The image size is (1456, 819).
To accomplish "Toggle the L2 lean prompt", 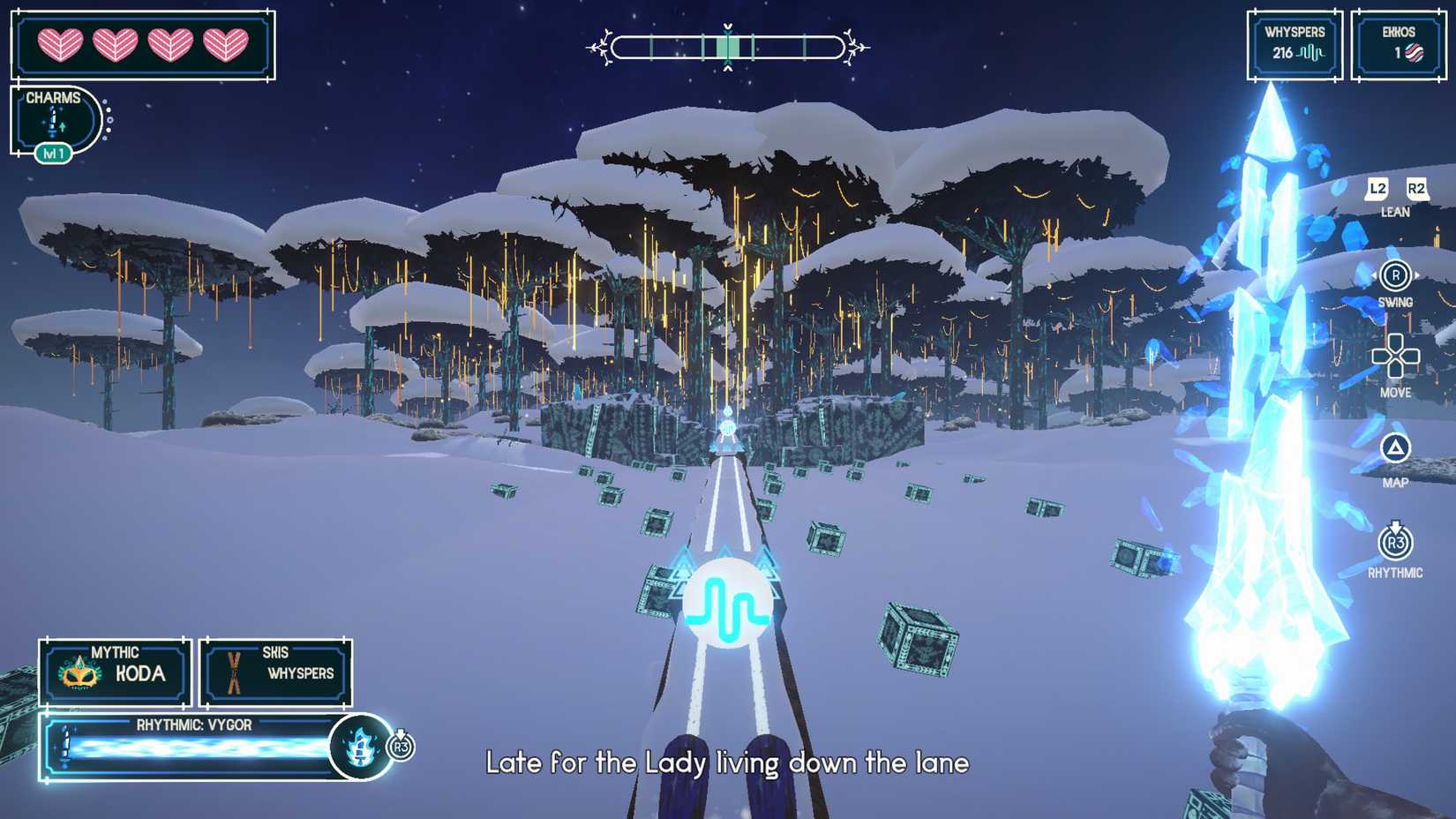I will click(x=1376, y=188).
